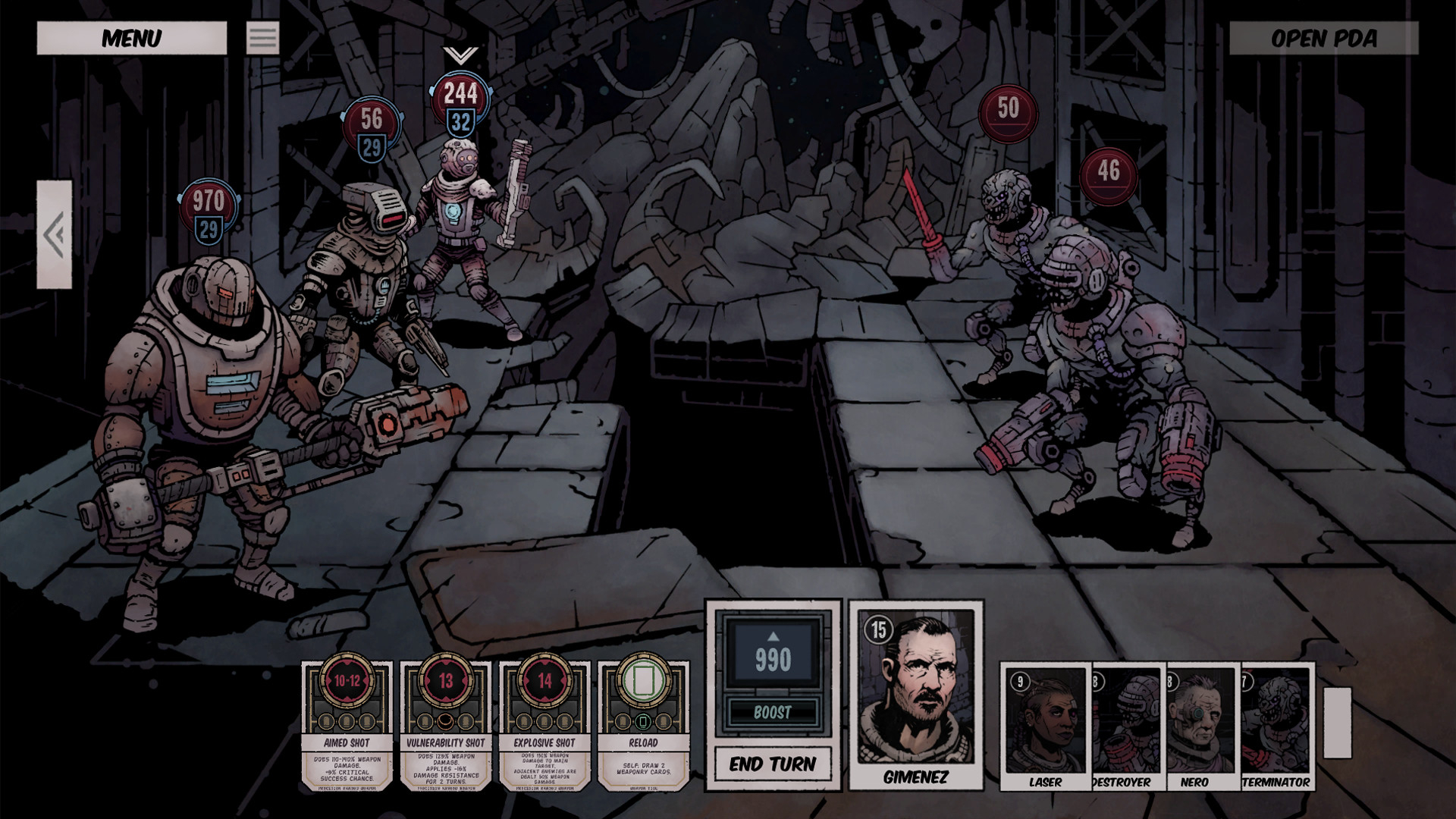This screenshot has width=1456, height=819.
Task: Choose the Terminator turn order portrait
Action: point(1277,726)
